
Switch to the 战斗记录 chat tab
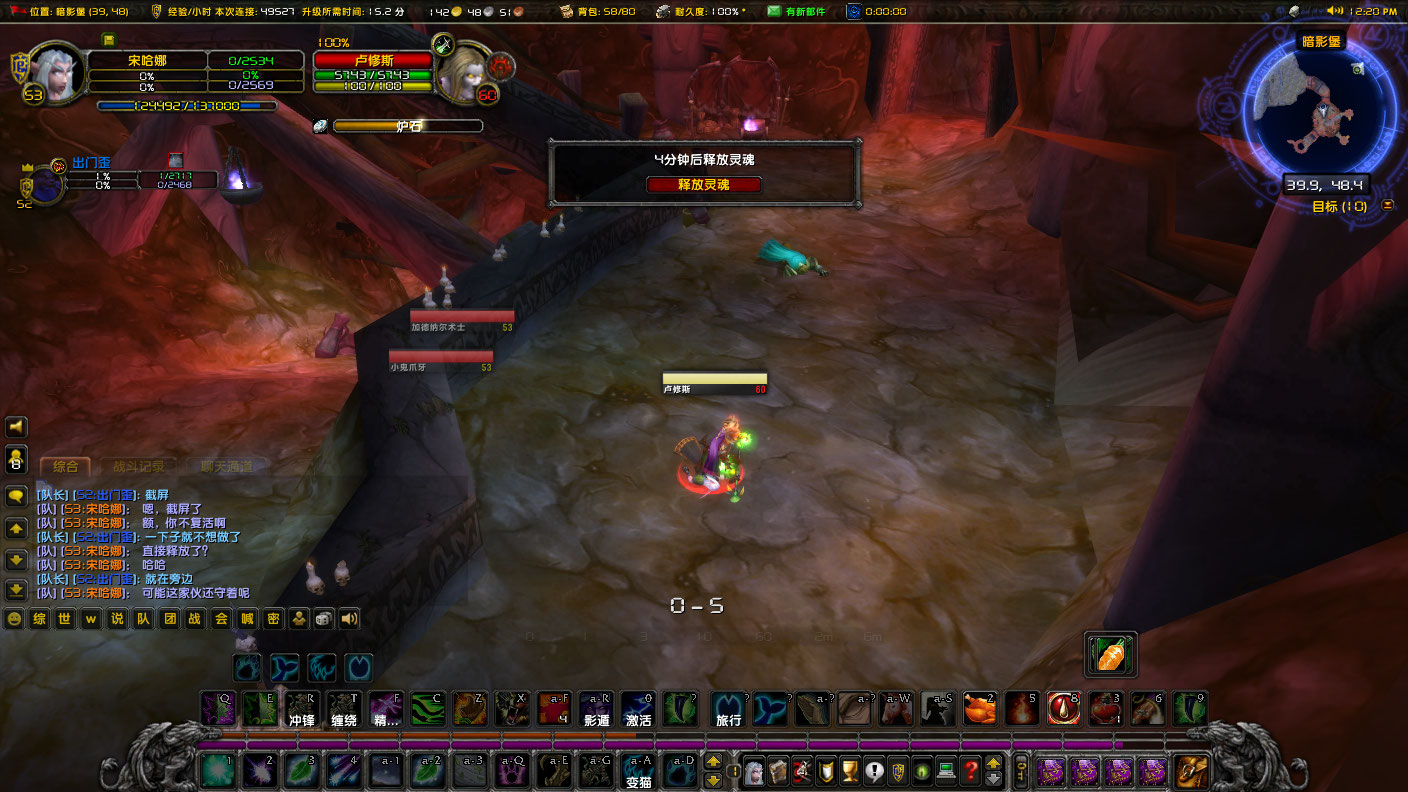pyautogui.click(x=141, y=464)
